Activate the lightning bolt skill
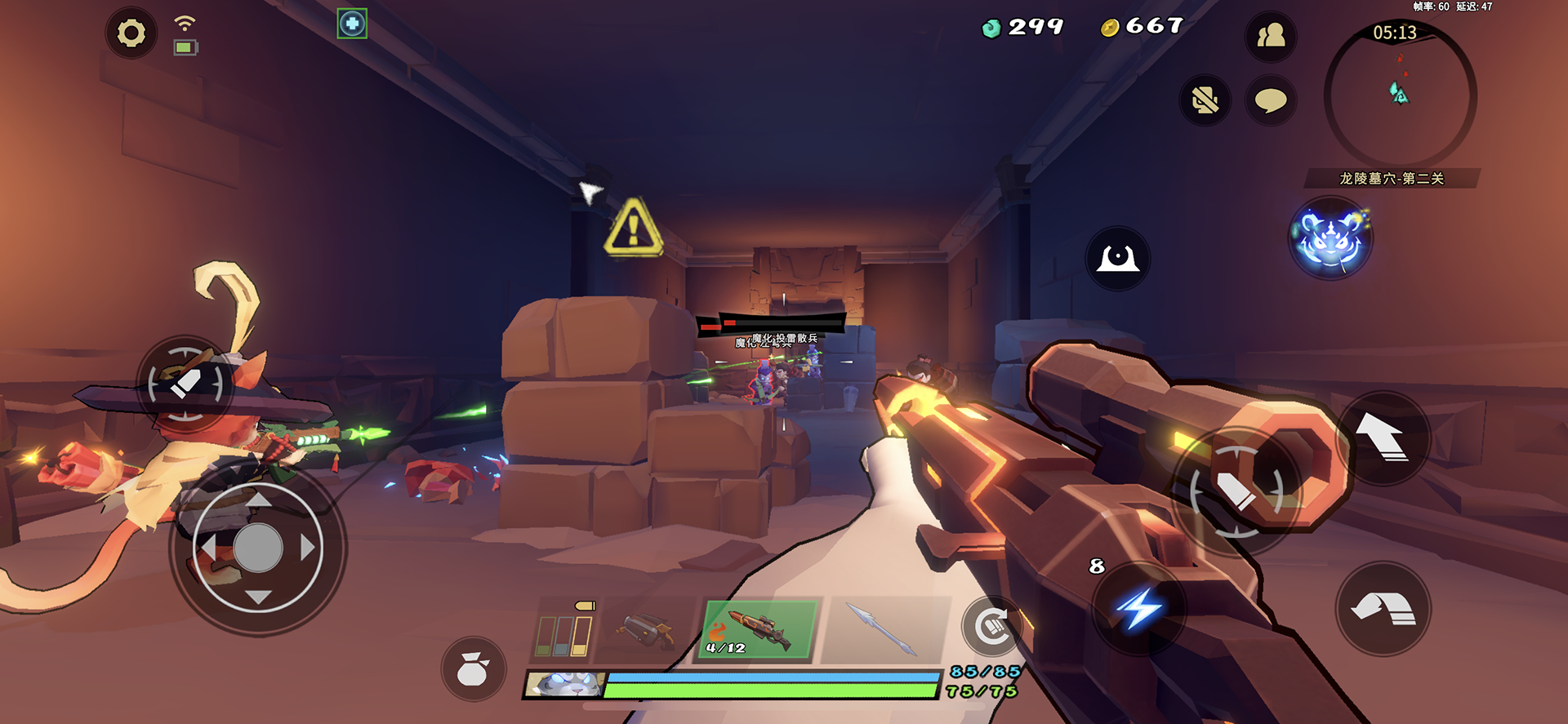Viewport: 1568px width, 724px height. click(x=1139, y=608)
